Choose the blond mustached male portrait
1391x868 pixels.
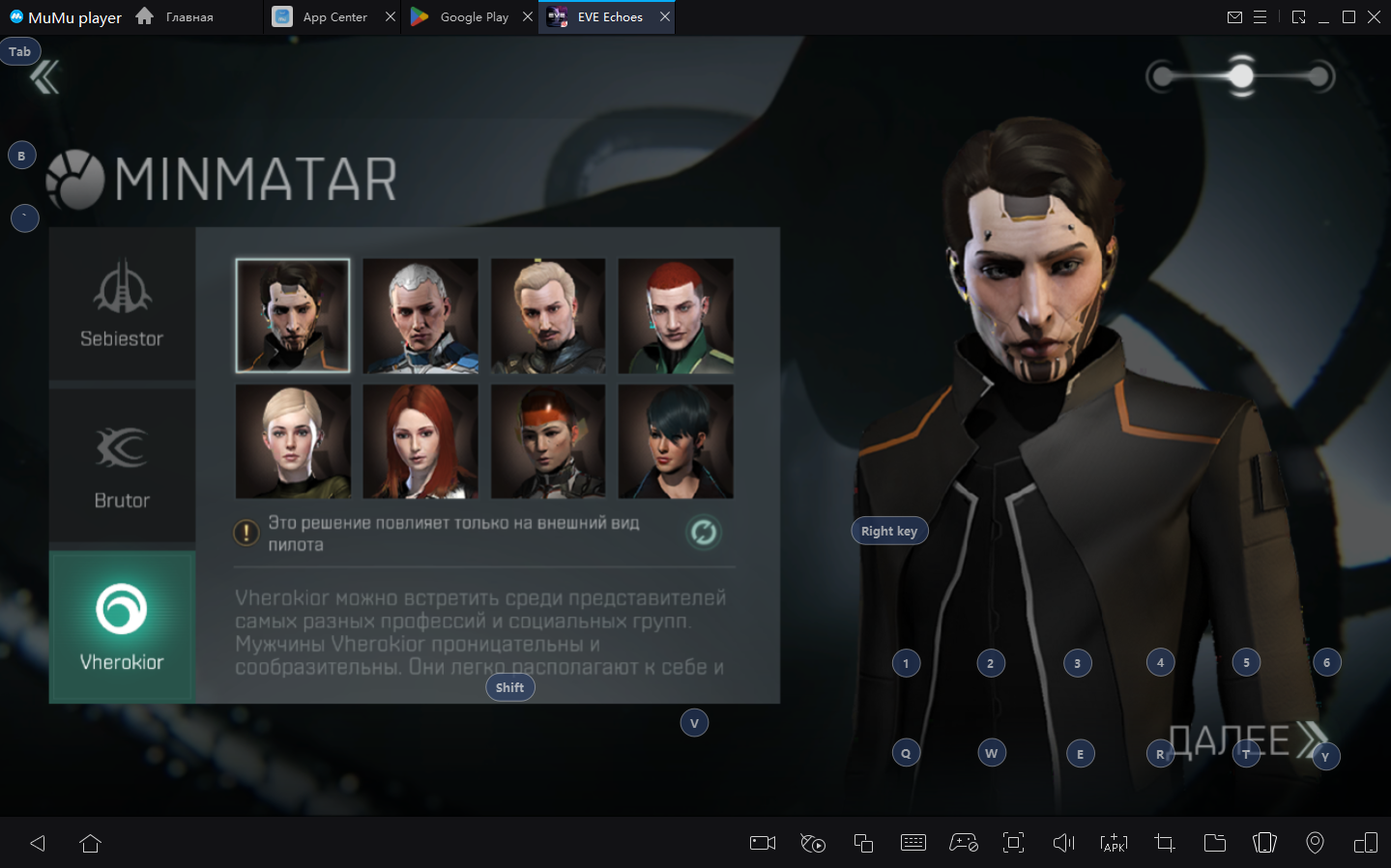click(x=548, y=315)
